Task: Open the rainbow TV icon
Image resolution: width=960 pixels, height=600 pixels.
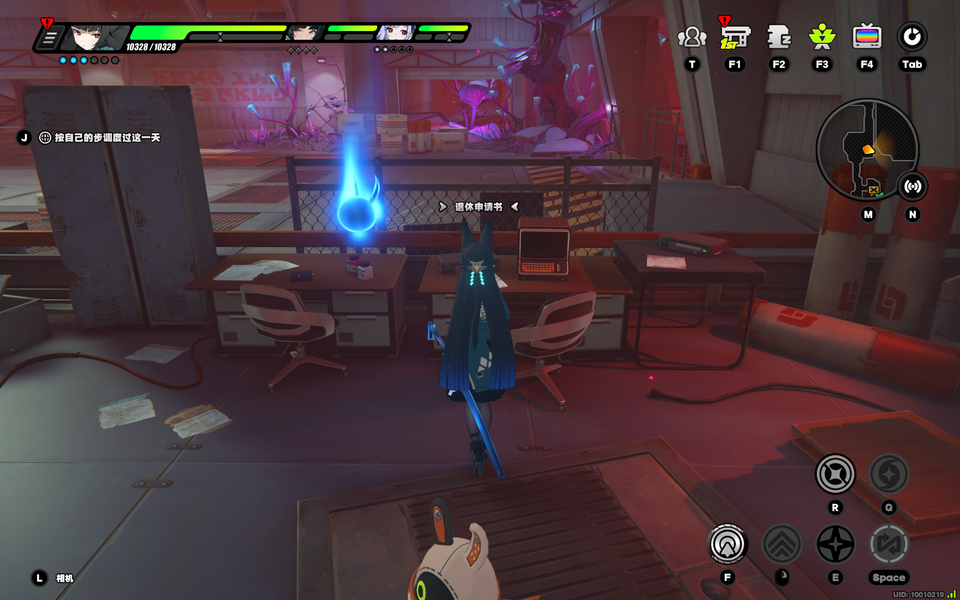Action: 867,38
